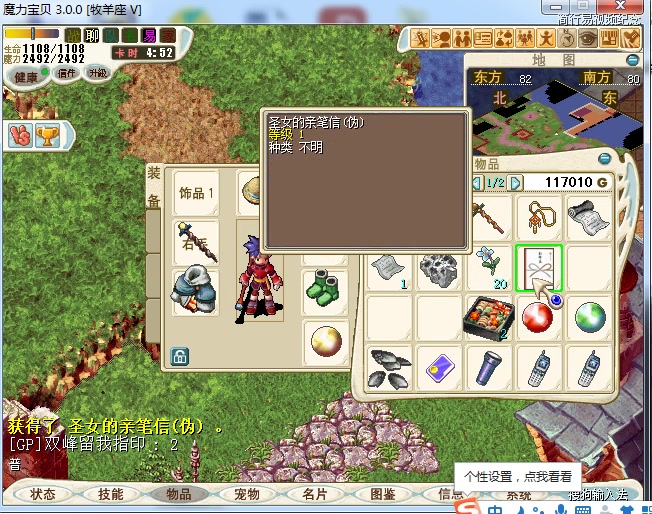Select the red orb item
The image size is (652, 514).
539,318
